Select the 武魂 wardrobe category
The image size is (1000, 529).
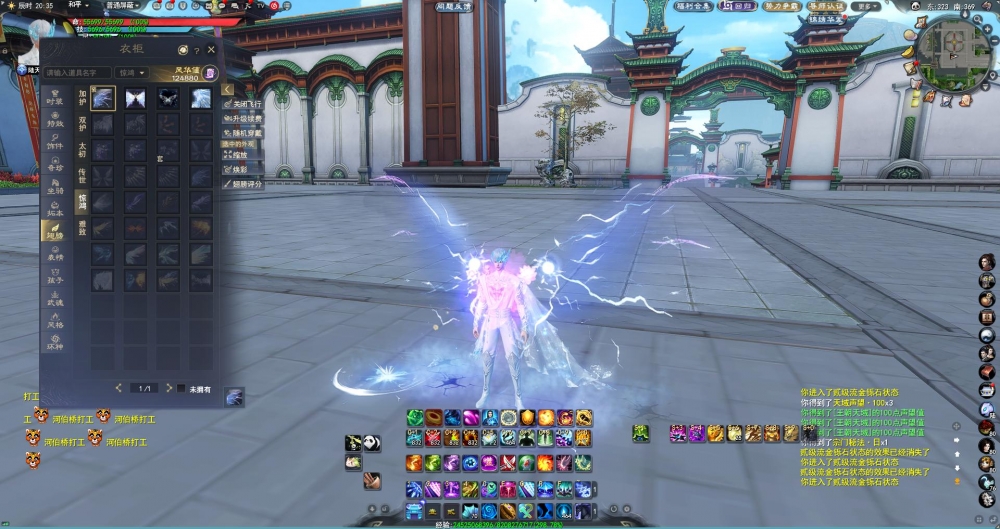pos(54,298)
